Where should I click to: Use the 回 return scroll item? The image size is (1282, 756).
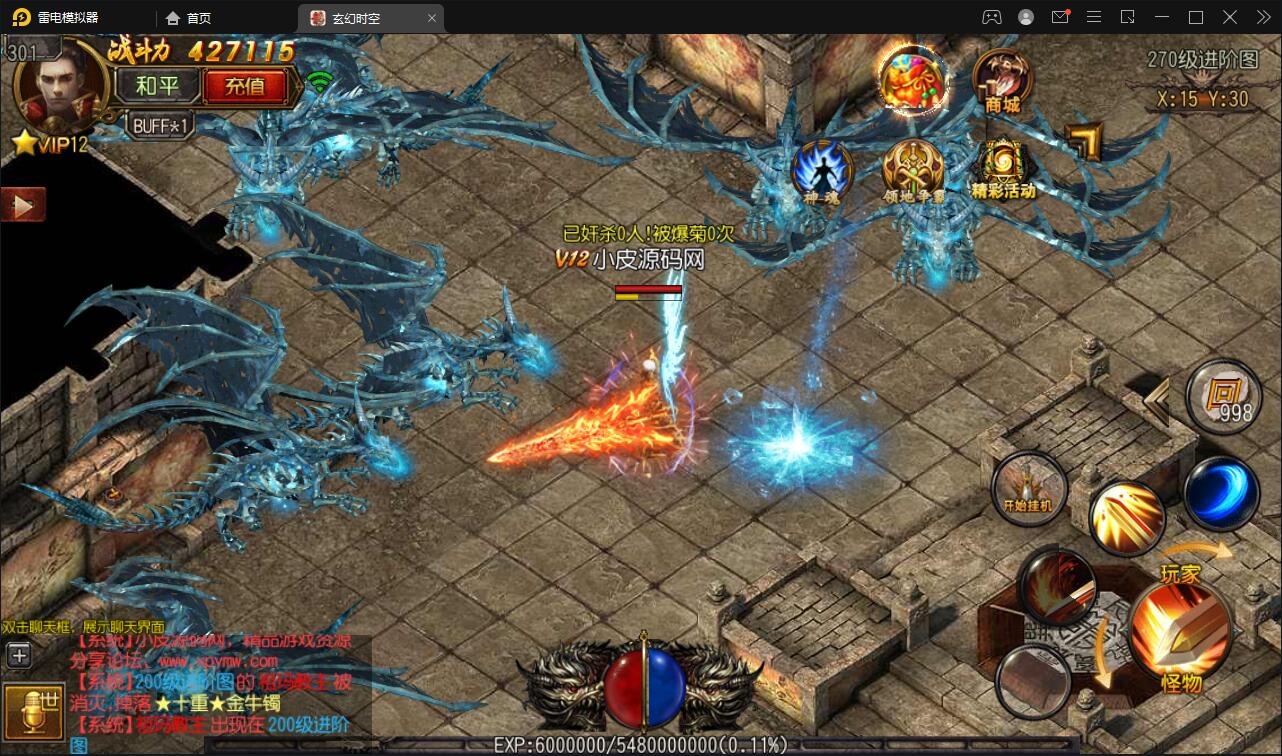point(1222,395)
